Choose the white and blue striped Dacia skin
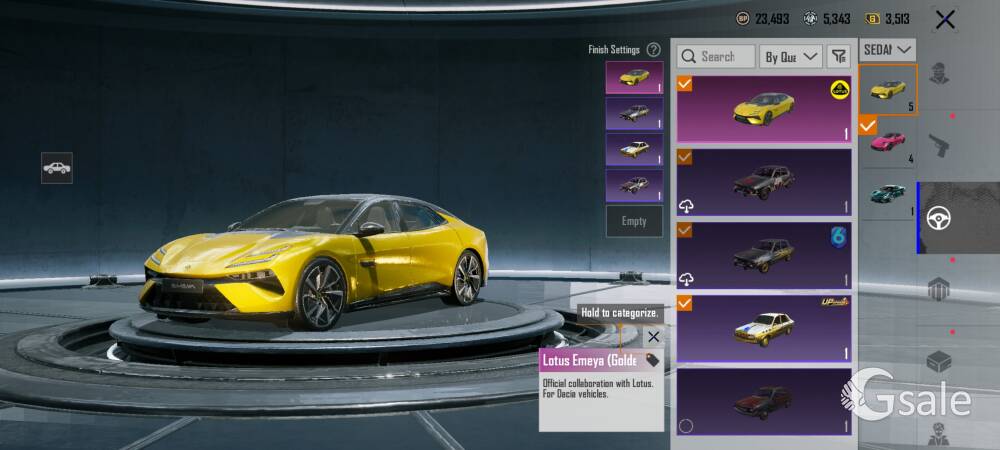 (764, 329)
